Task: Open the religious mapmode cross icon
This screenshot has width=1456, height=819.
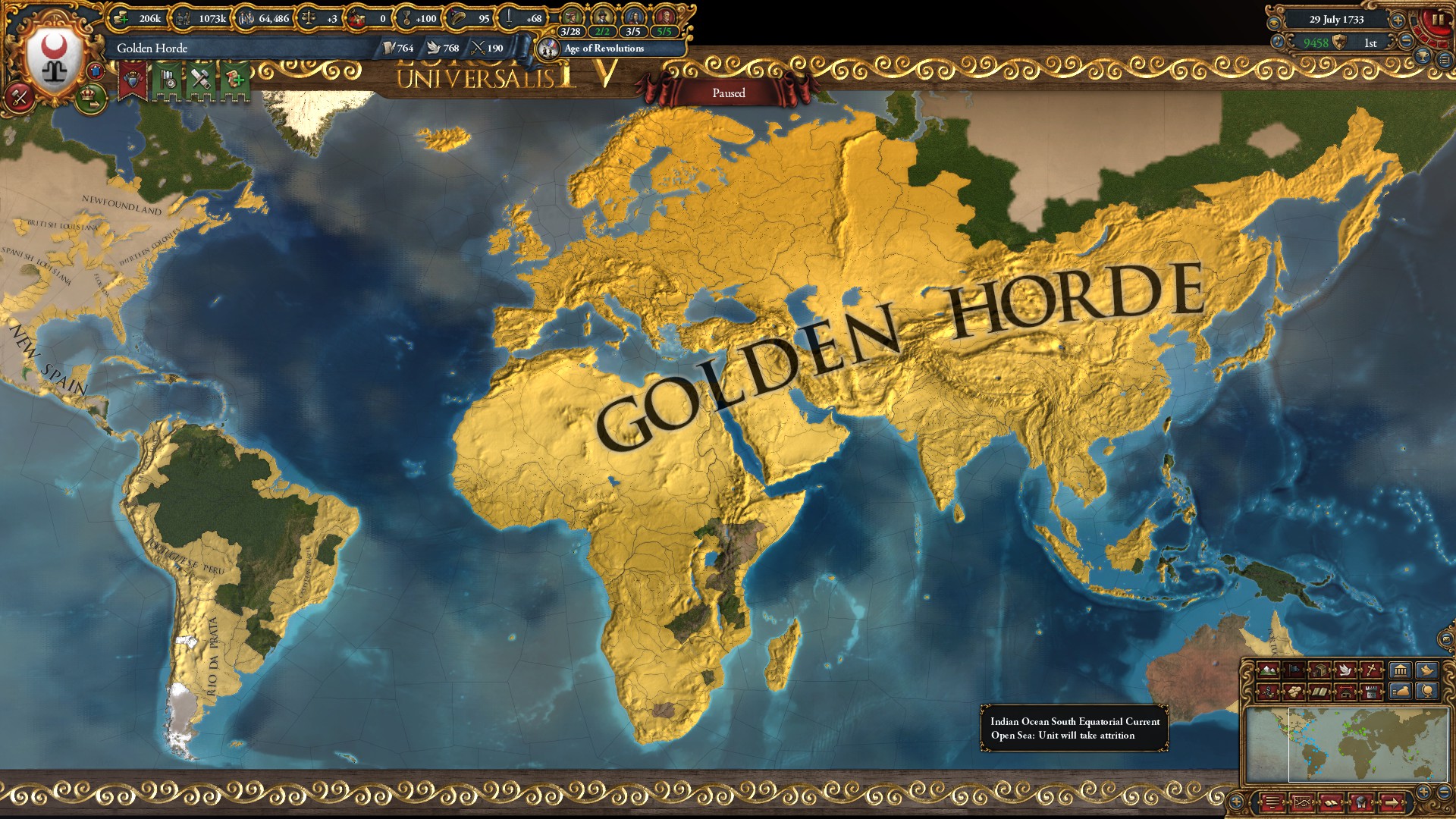Action: (1371, 670)
